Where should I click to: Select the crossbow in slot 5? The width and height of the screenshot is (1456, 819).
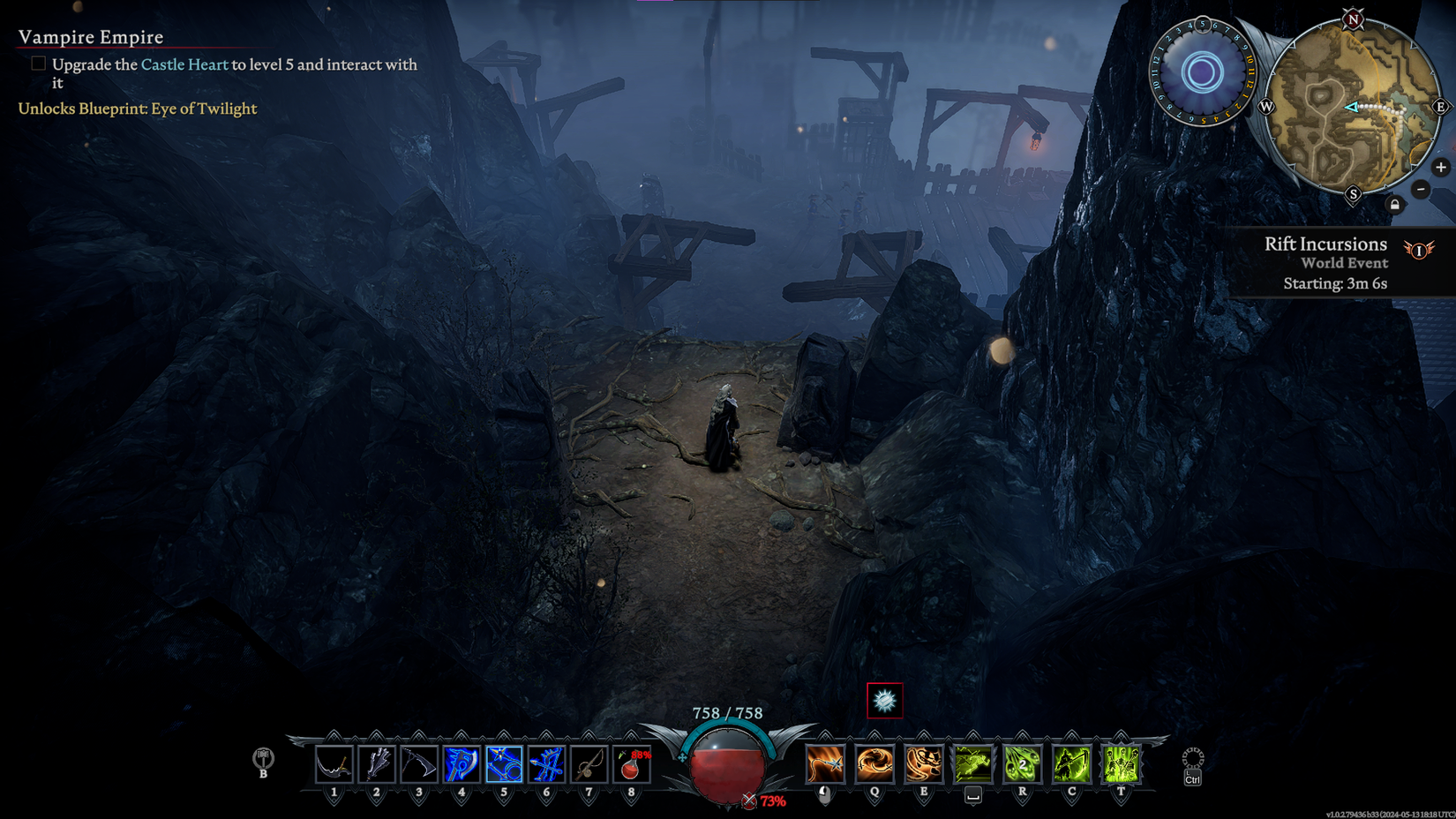pos(502,764)
